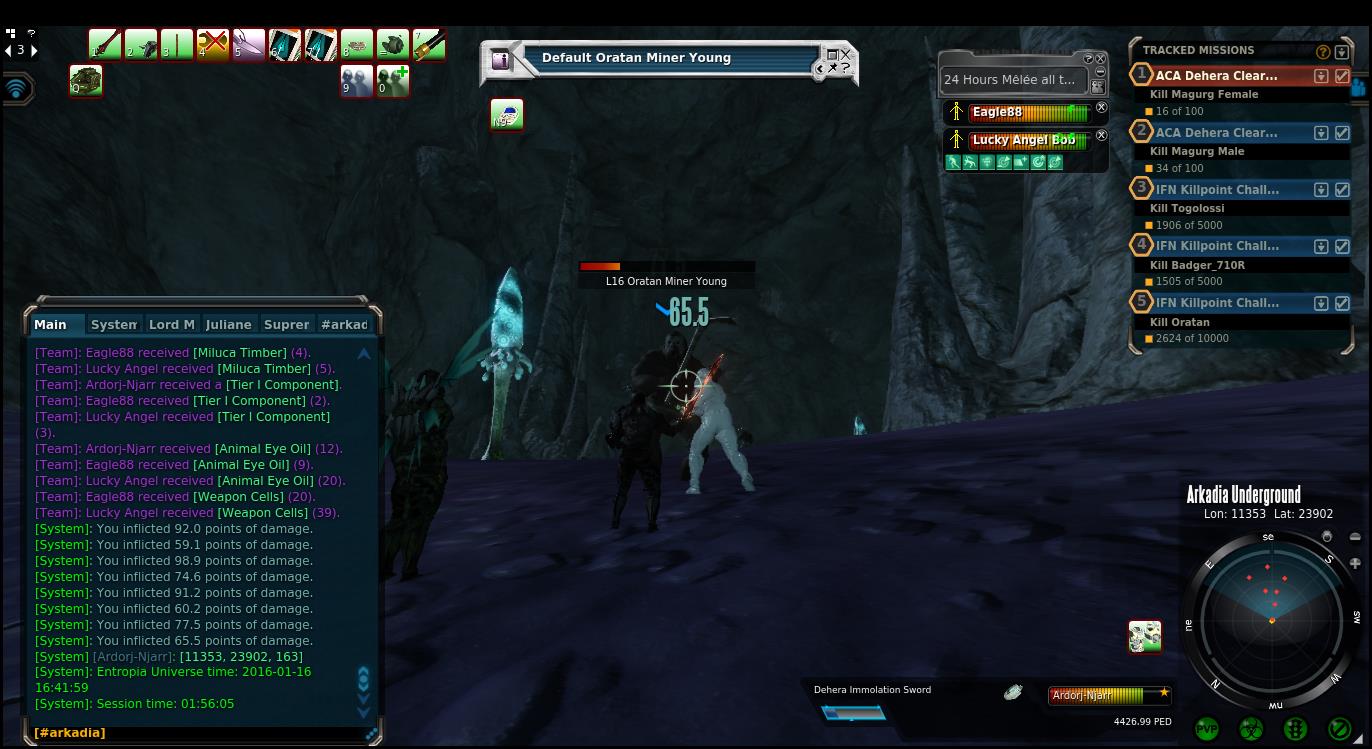Screen dimensions: 1372x749
Task: Toggle tracking checkbox for Kill Magurg Female mission
Action: point(1342,76)
